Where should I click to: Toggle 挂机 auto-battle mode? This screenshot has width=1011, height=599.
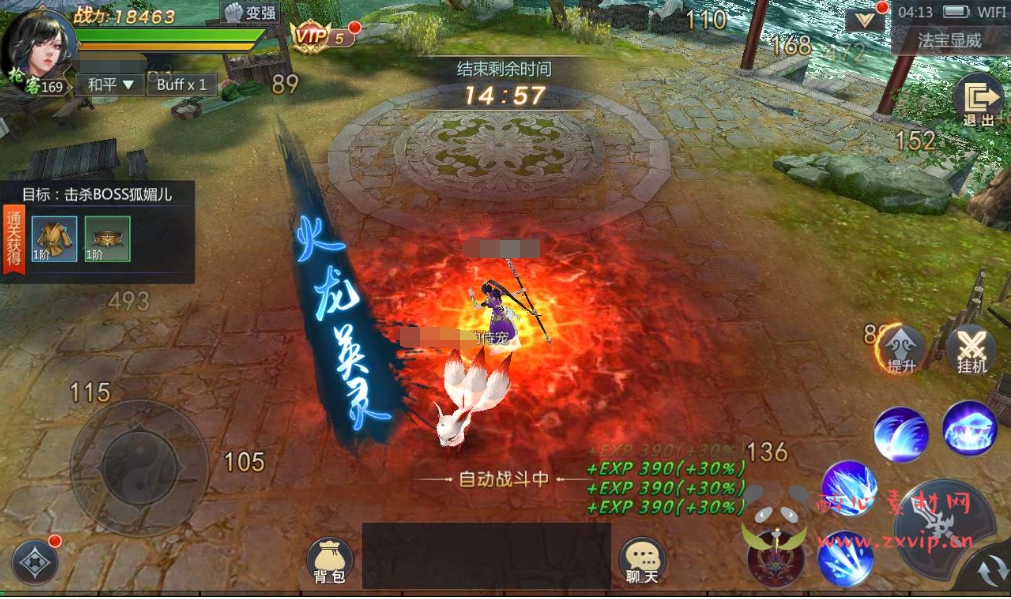coord(971,349)
